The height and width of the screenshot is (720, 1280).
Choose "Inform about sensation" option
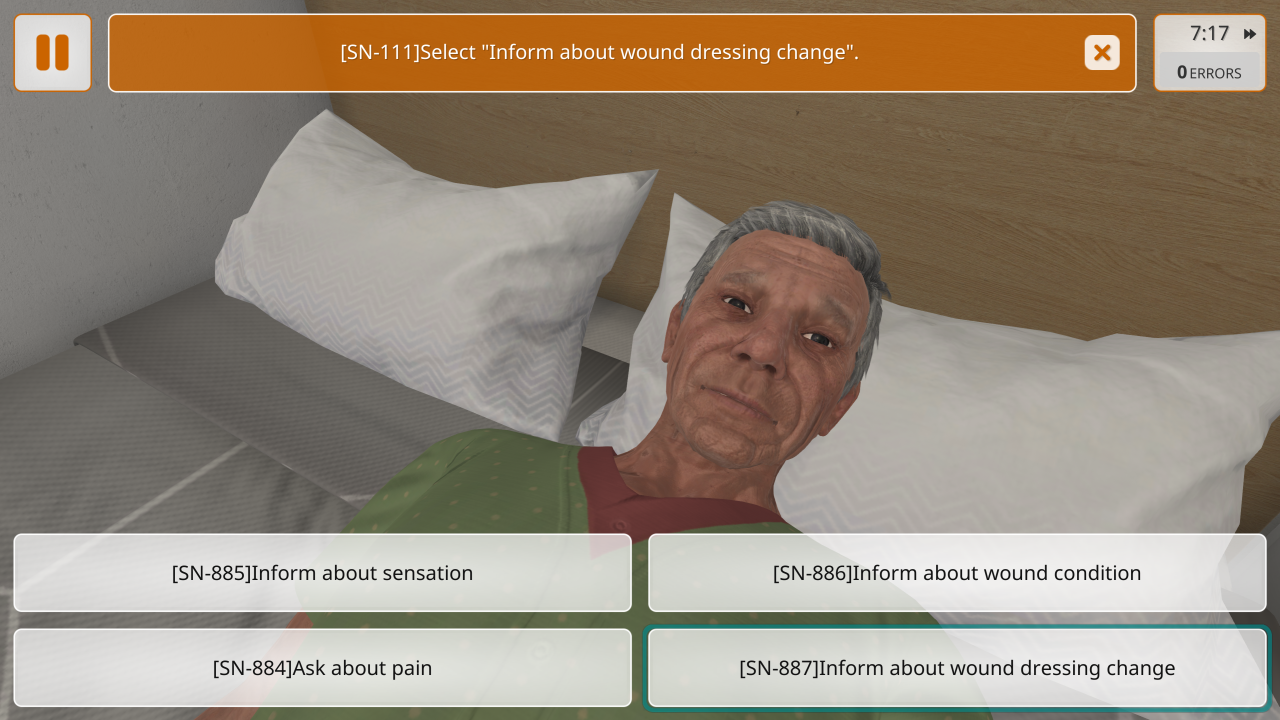(x=322, y=573)
